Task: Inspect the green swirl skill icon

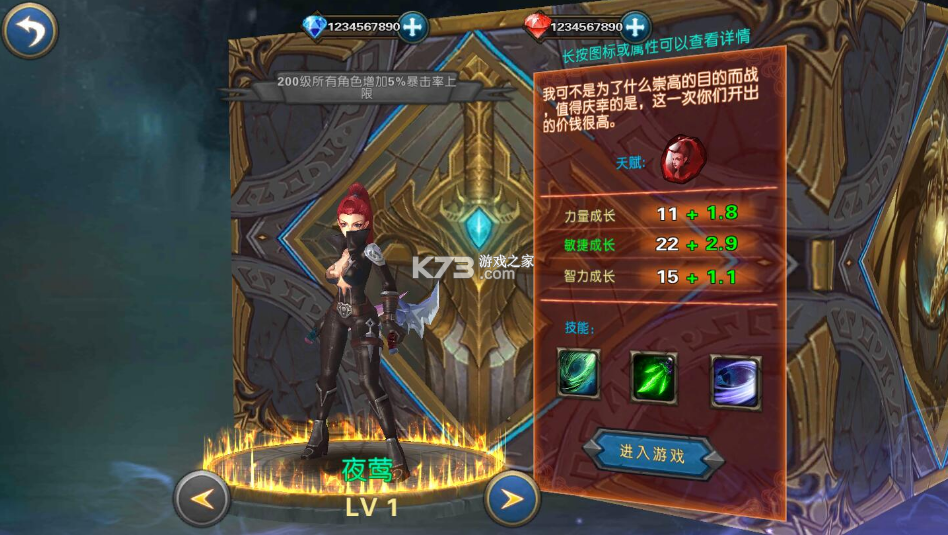Action: coord(579,374)
